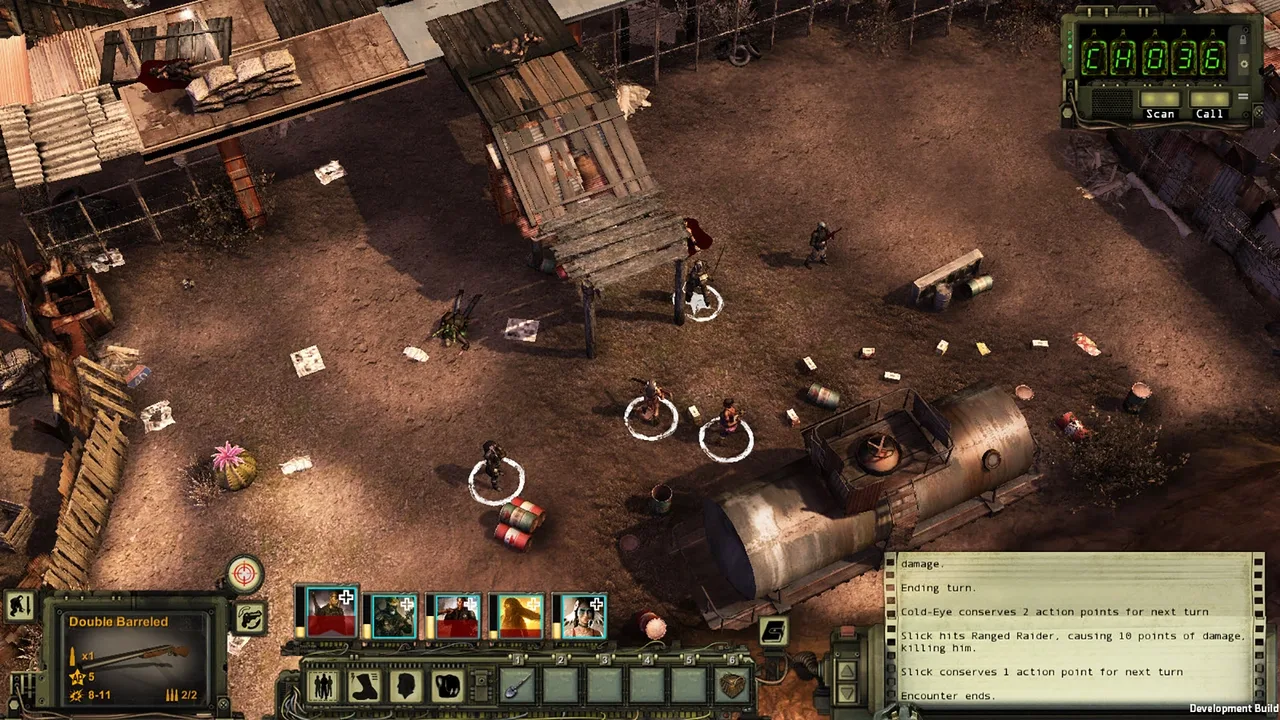
Task: Click the weapon-swap pistol icon beside the weapon panel
Action: (252, 618)
